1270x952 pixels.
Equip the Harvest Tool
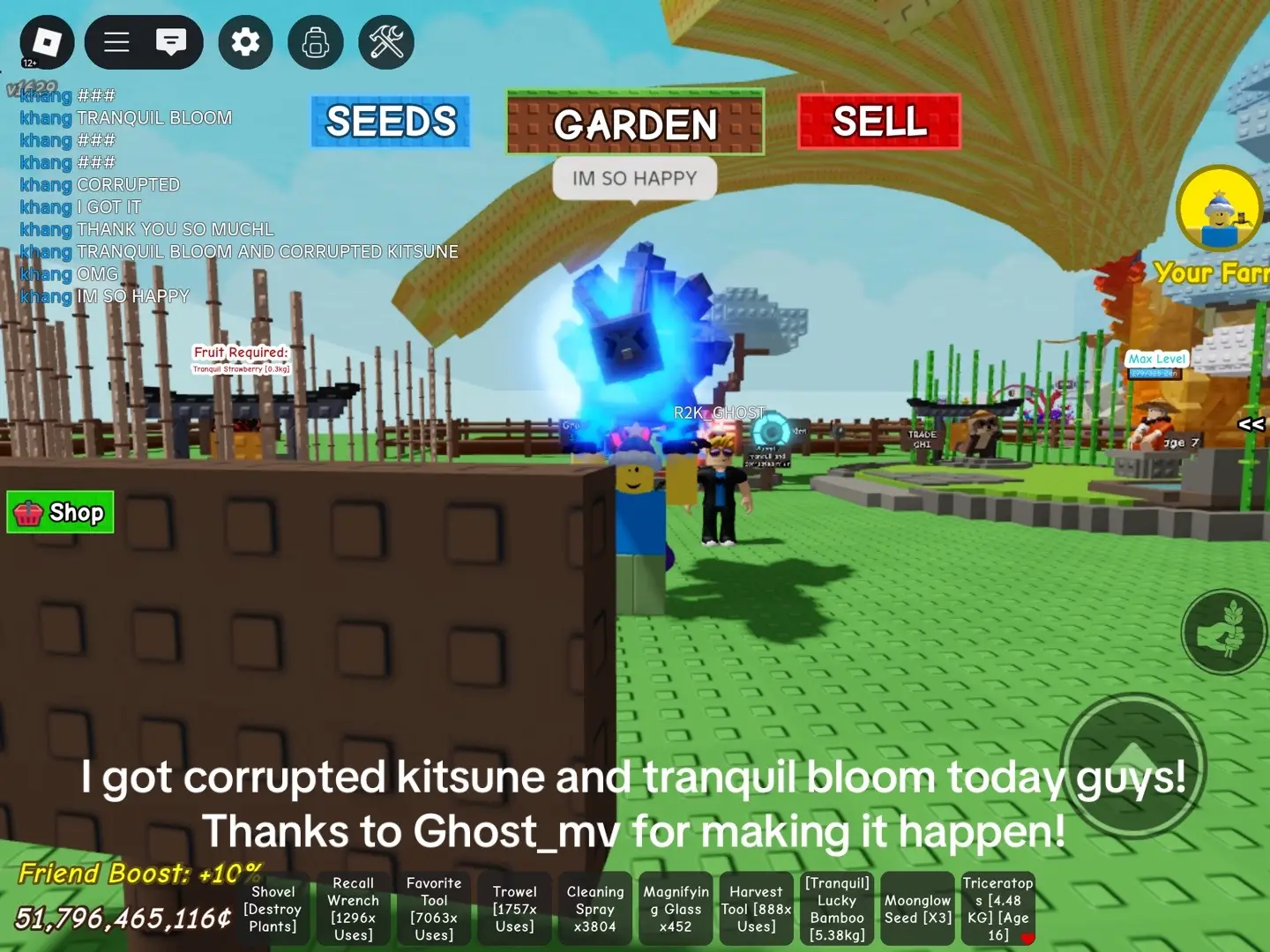755,909
